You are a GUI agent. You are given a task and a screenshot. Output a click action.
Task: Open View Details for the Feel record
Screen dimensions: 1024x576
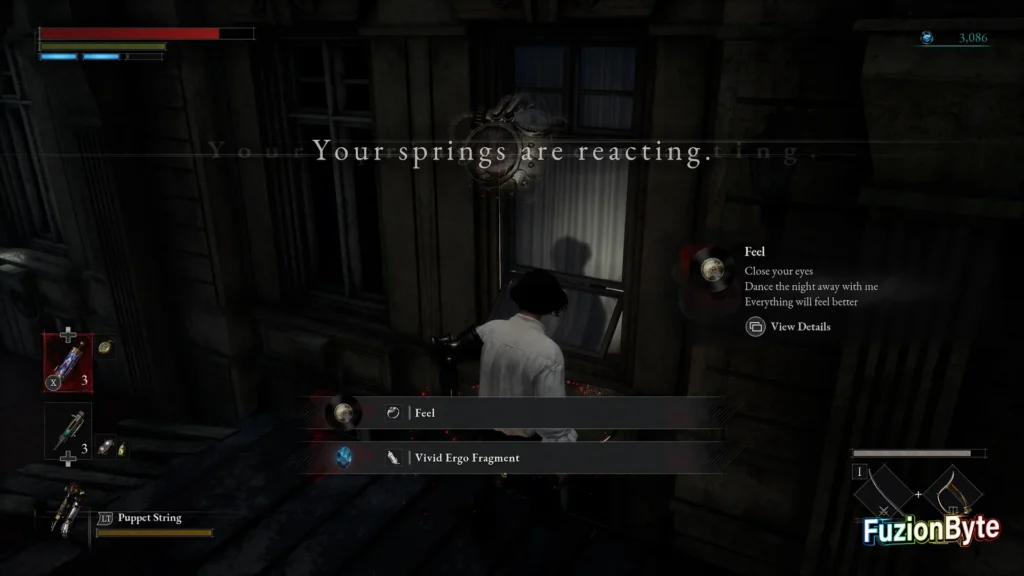point(789,326)
